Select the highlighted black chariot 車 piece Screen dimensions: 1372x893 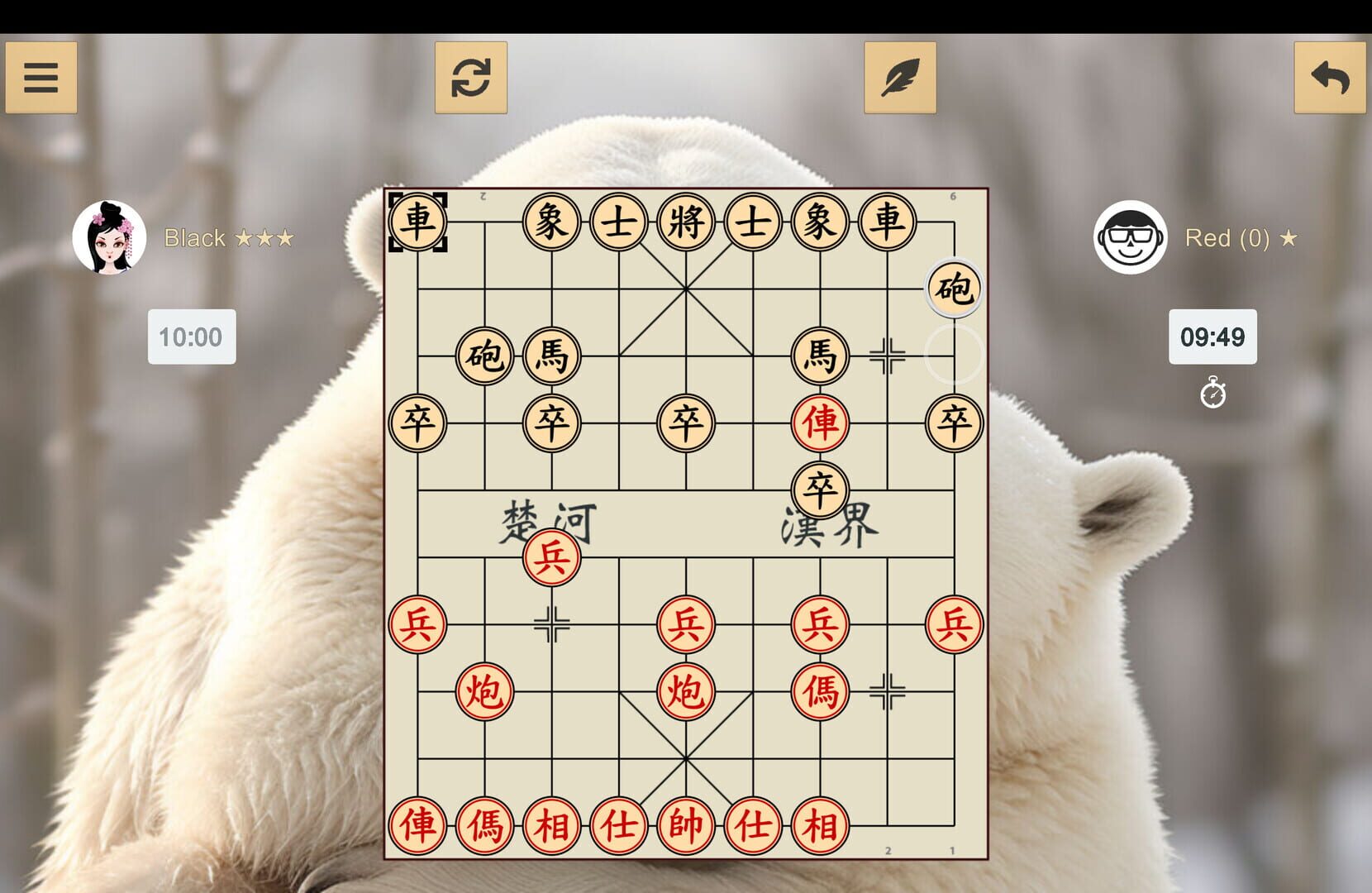click(x=417, y=221)
